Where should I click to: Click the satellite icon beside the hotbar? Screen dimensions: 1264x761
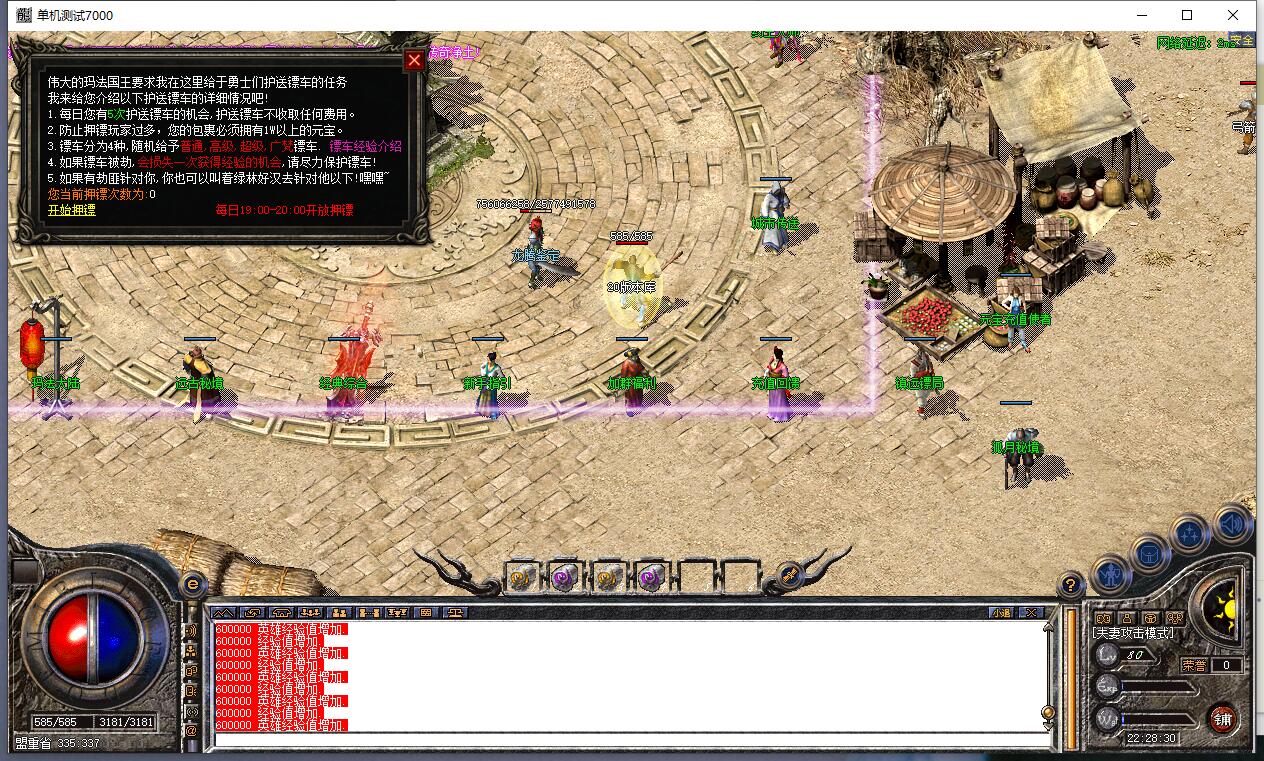tap(790, 575)
